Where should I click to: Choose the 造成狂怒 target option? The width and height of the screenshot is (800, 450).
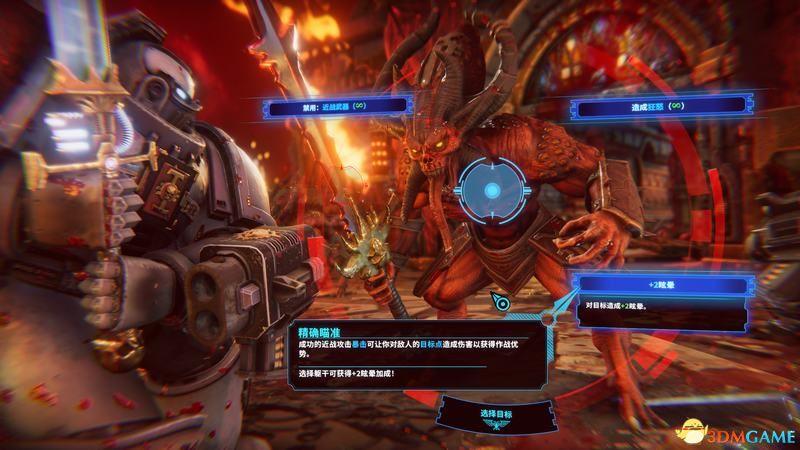[x=658, y=104]
